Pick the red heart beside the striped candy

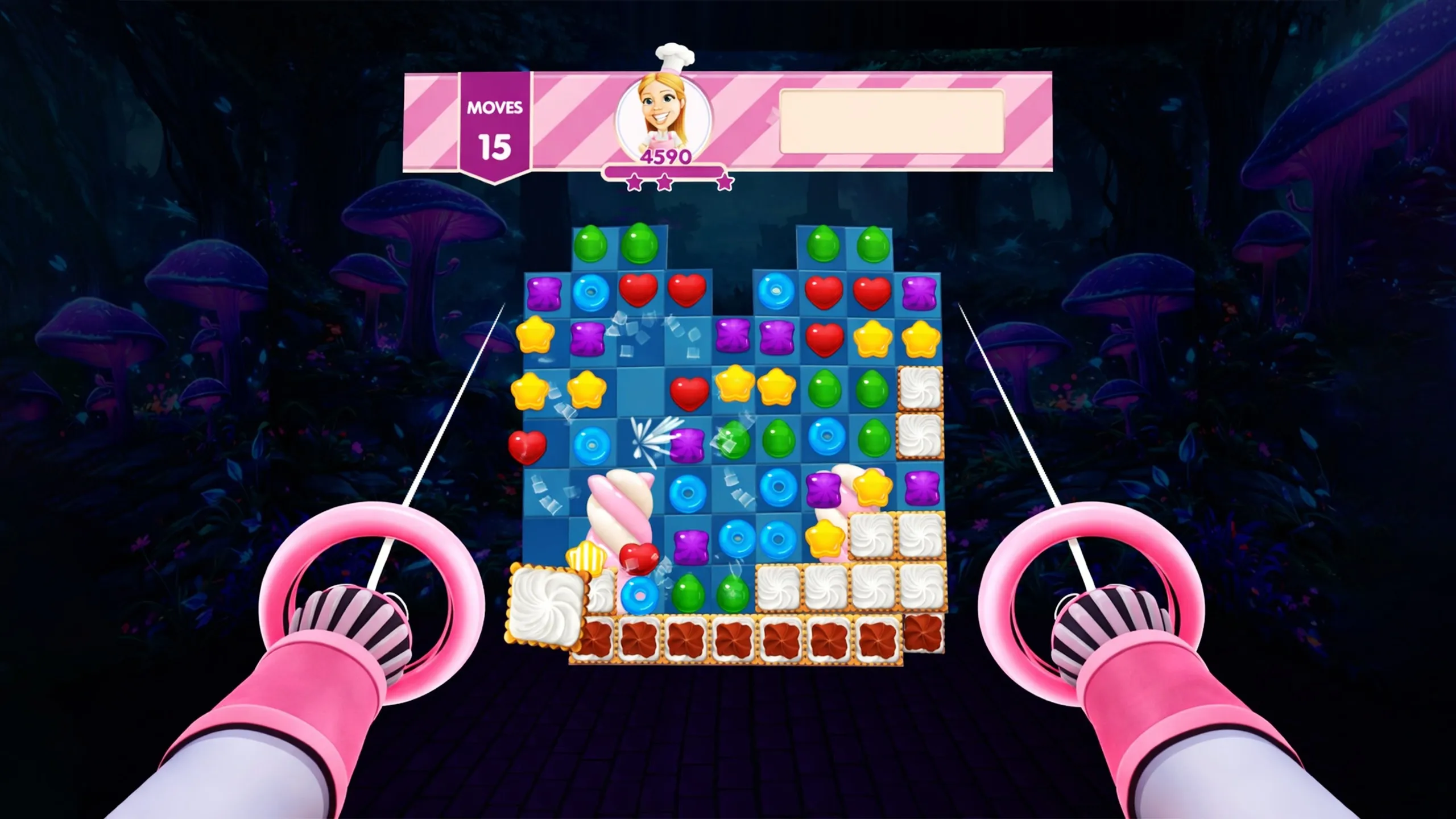[638, 557]
